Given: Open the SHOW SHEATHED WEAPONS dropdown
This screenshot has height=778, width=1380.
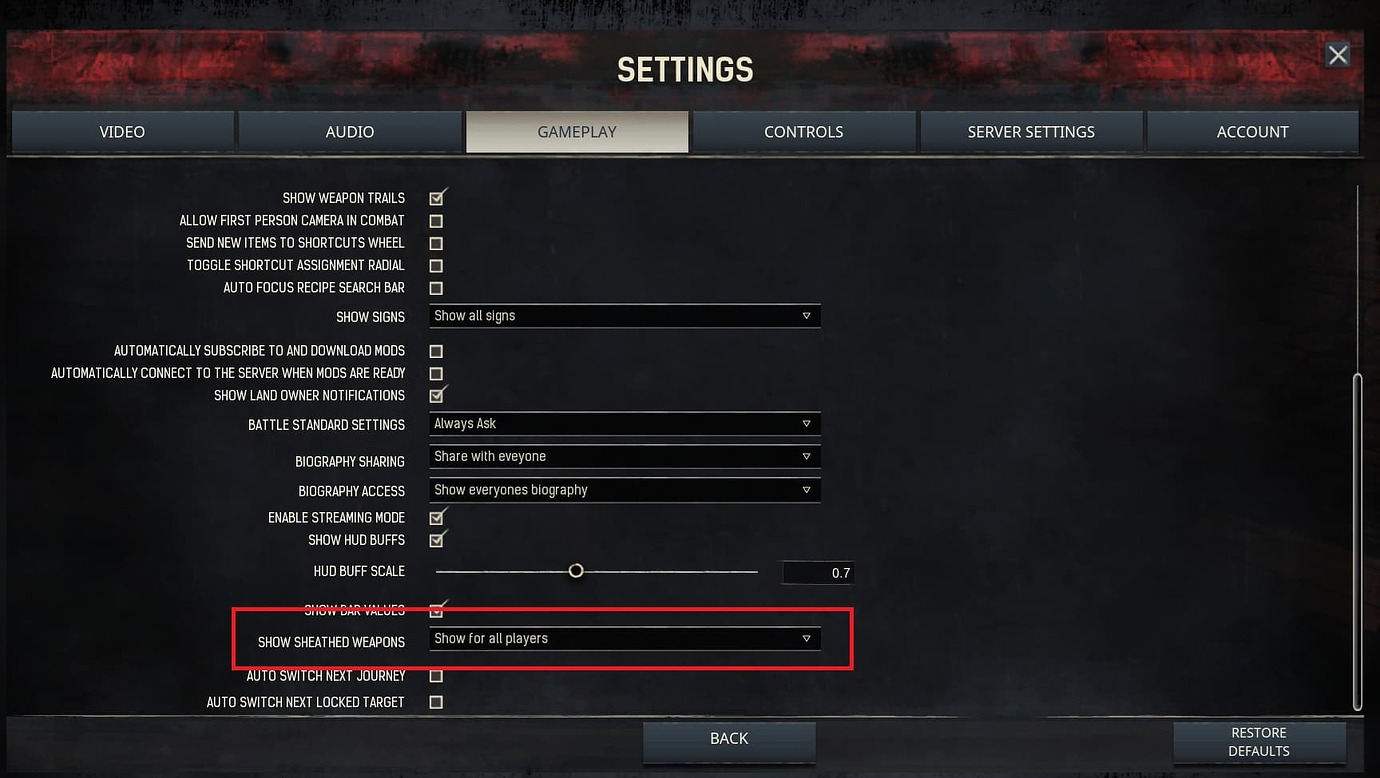Looking at the screenshot, I should point(625,638).
